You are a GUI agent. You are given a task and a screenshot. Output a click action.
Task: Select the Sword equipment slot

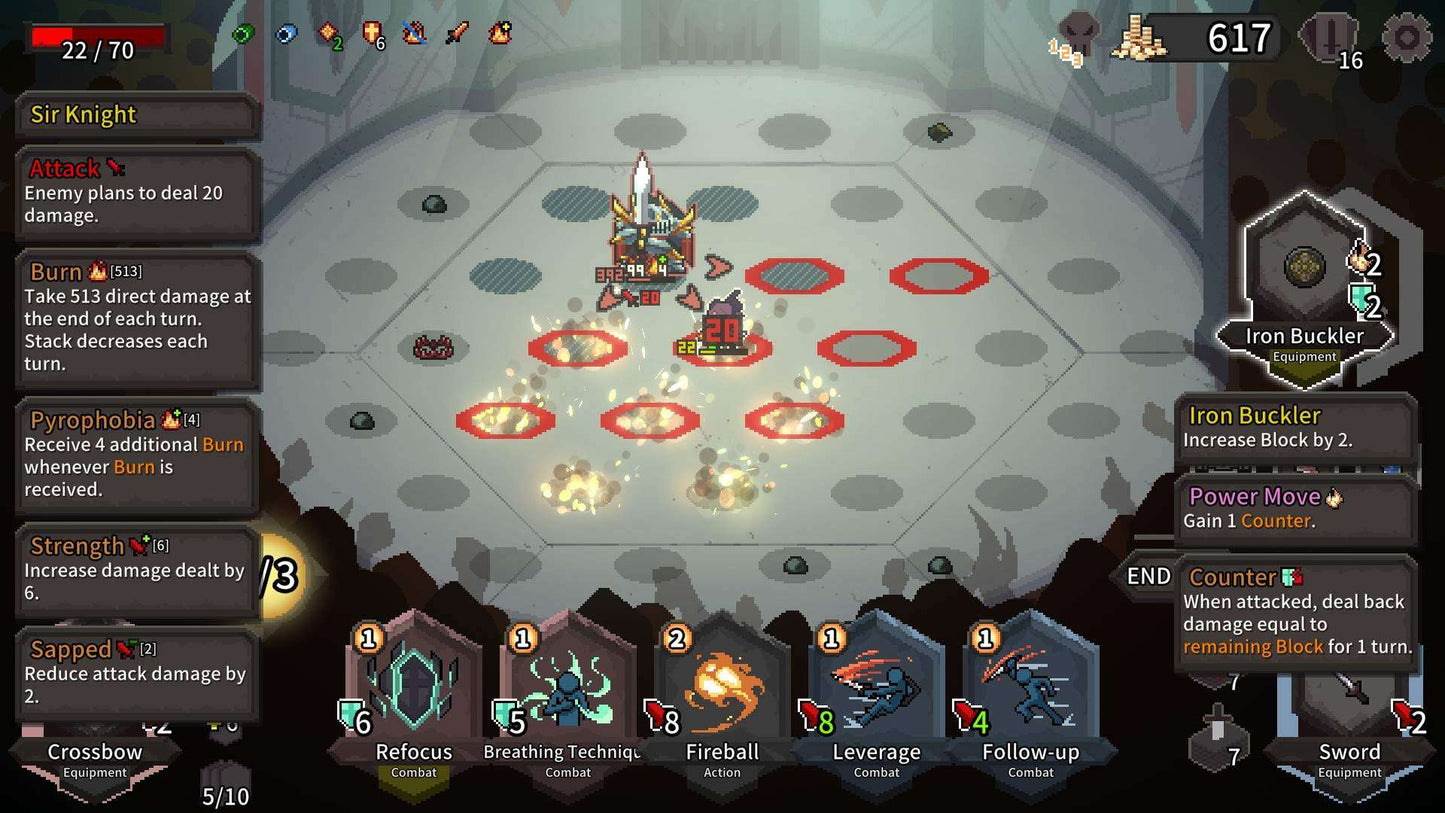pos(1349,755)
